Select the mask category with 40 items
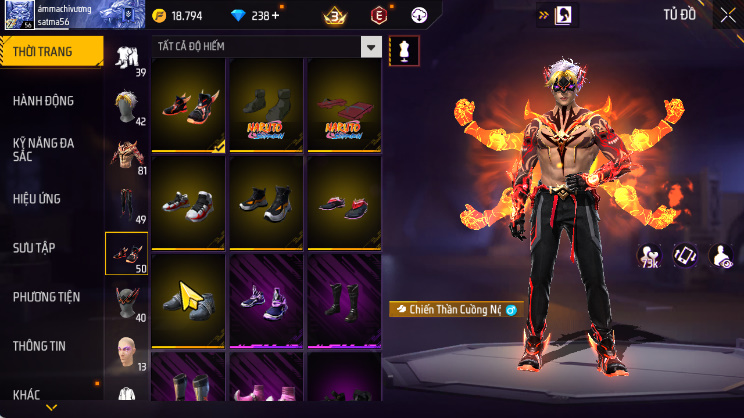This screenshot has width=744, height=418. point(126,303)
